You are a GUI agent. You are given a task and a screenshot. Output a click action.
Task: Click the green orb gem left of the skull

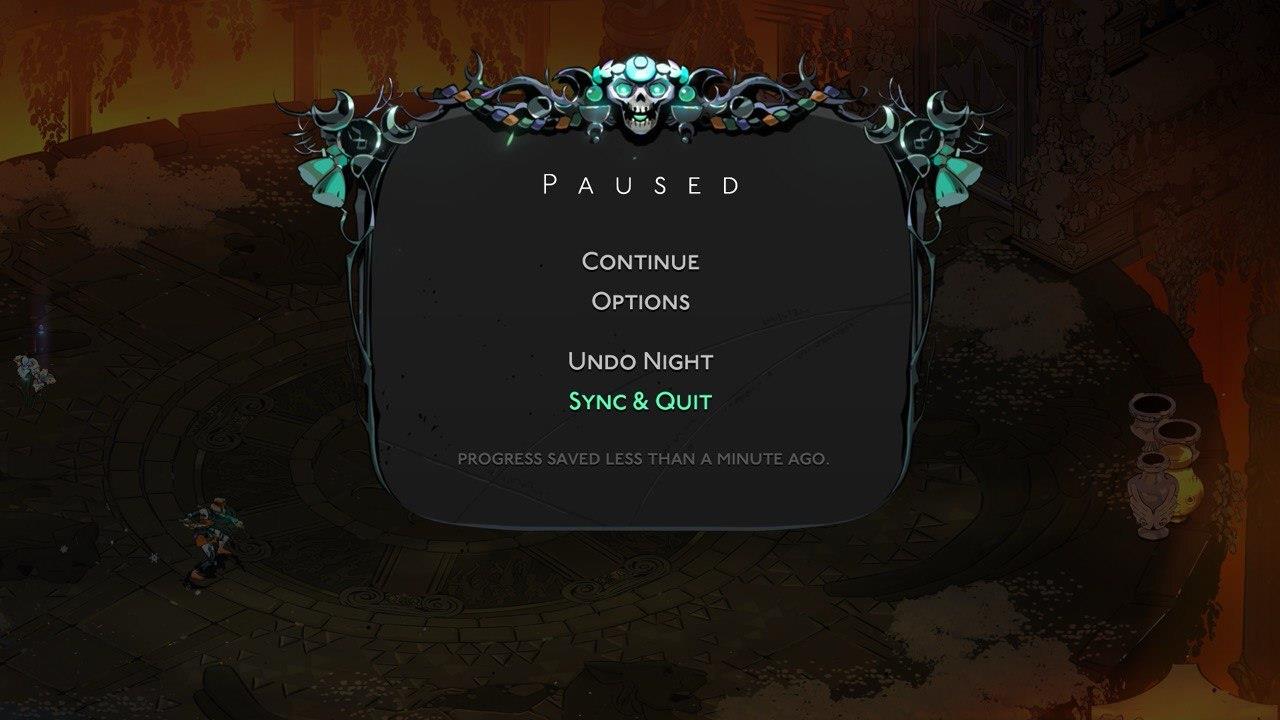(x=594, y=93)
